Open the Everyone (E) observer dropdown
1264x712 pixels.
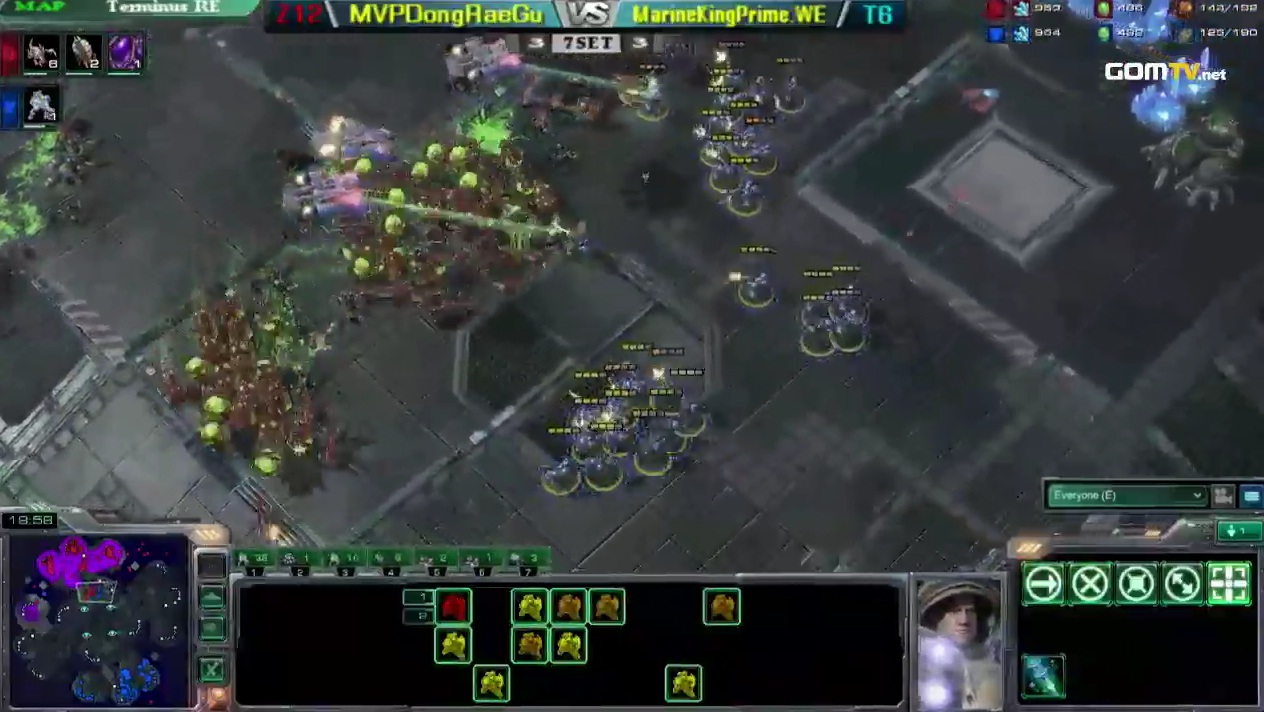pyautogui.click(x=1127, y=495)
